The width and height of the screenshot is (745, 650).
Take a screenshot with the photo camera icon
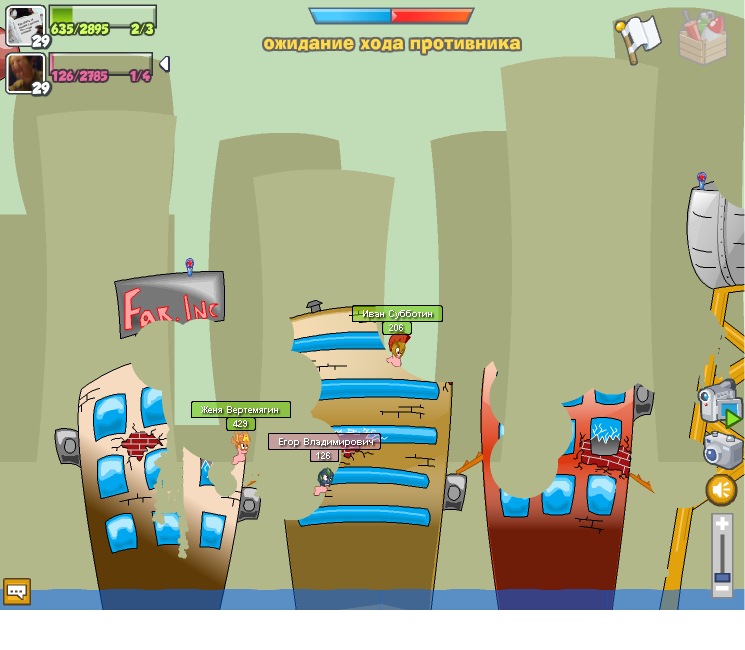722,449
